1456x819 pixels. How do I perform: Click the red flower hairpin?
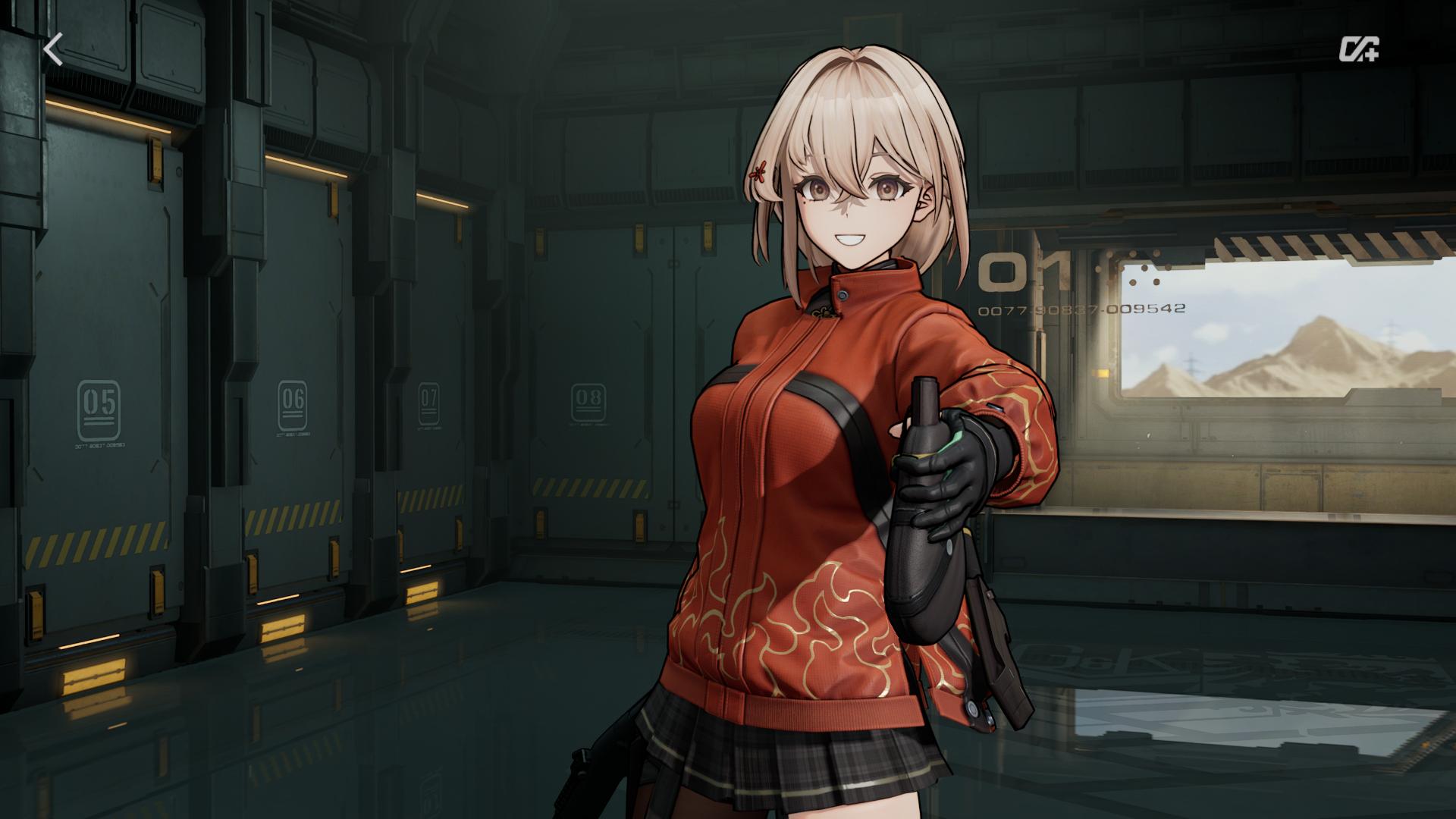click(758, 173)
